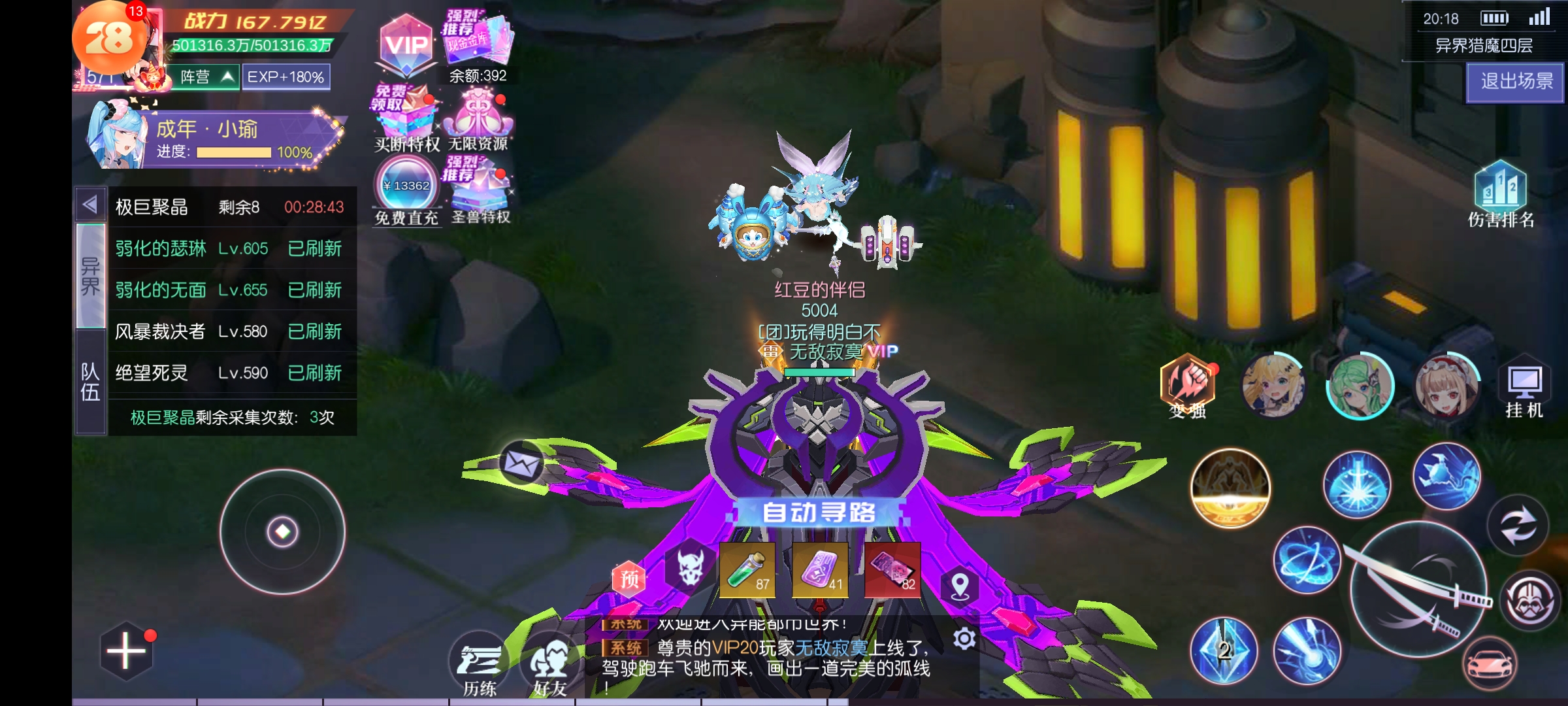The width and height of the screenshot is (1568, 706).
Task: Open the 伤害排名 damage ranking
Action: 1501,193
